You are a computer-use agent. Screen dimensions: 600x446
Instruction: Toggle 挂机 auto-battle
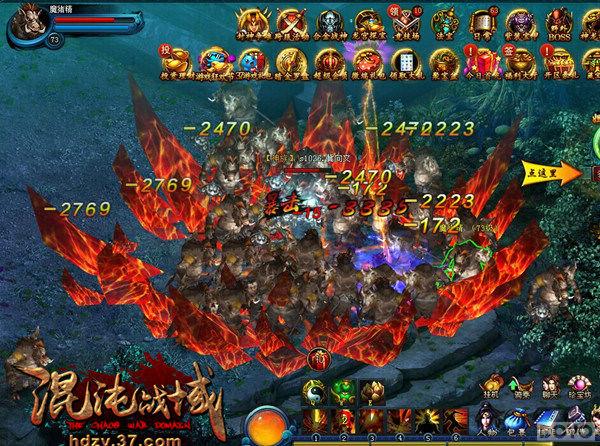(x=492, y=385)
